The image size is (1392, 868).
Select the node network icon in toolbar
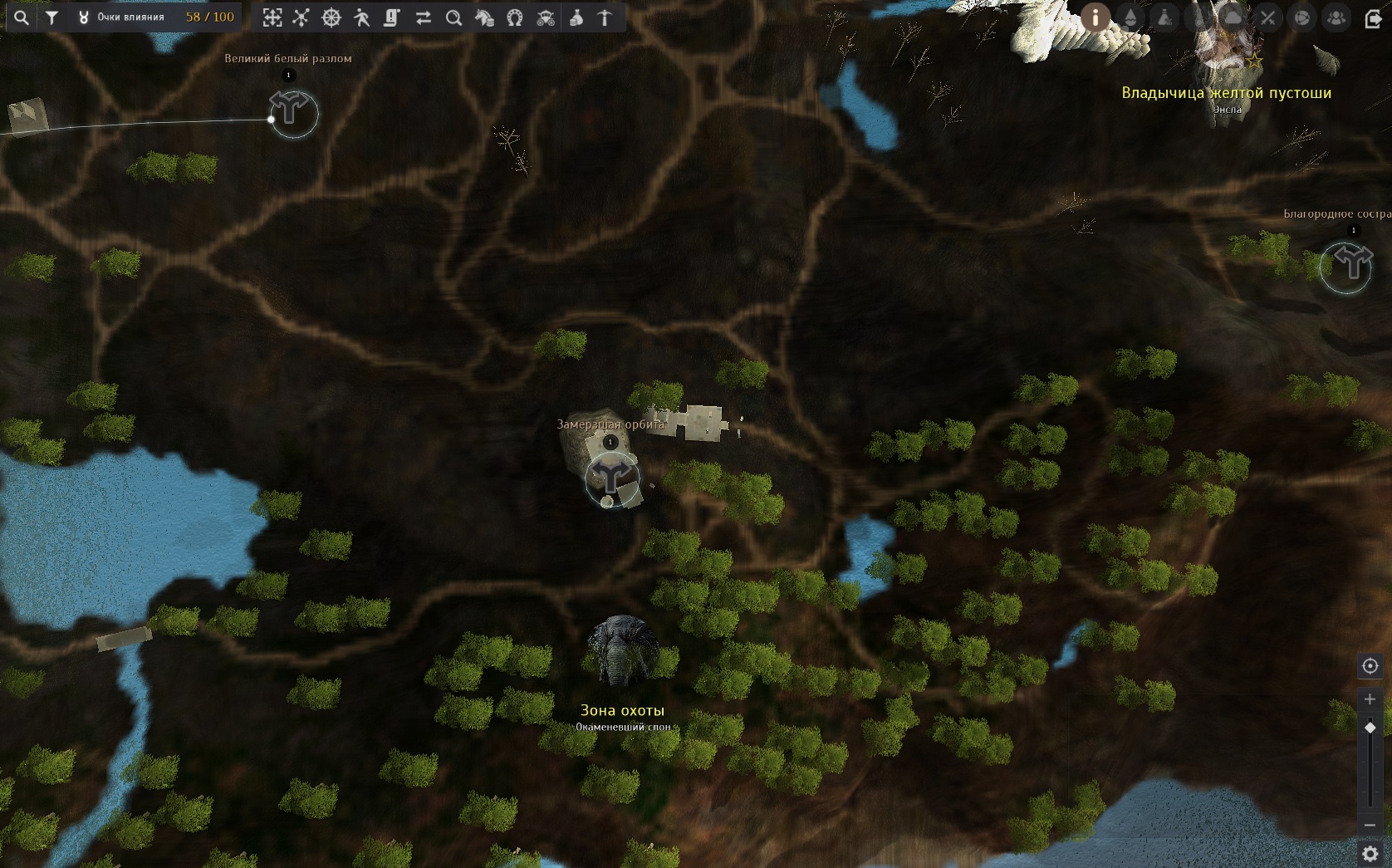301,17
